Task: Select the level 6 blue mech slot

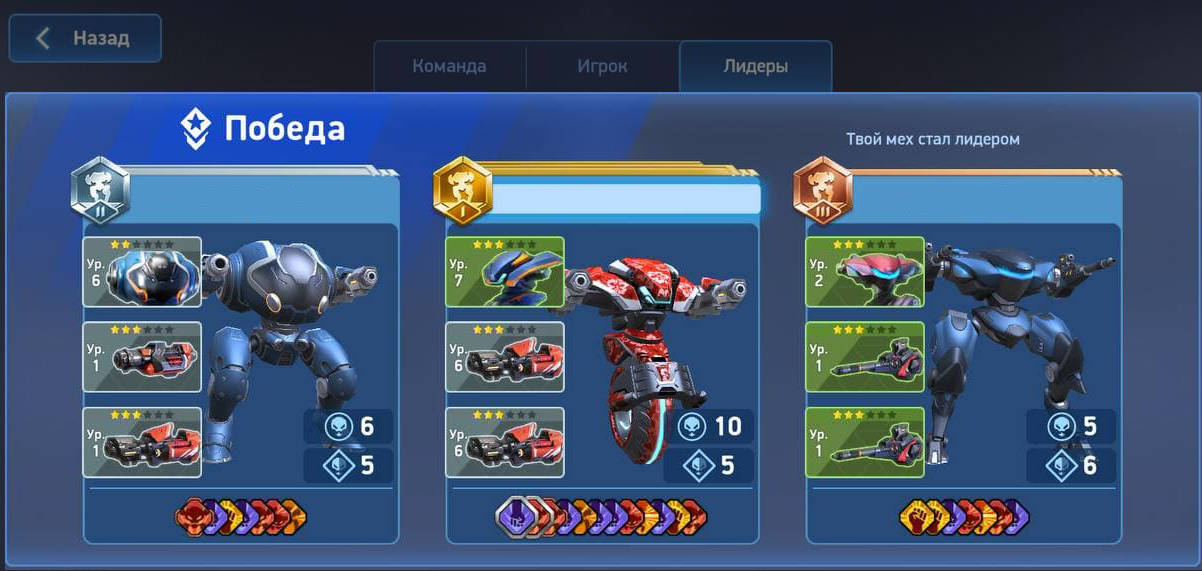Action: click(142, 272)
